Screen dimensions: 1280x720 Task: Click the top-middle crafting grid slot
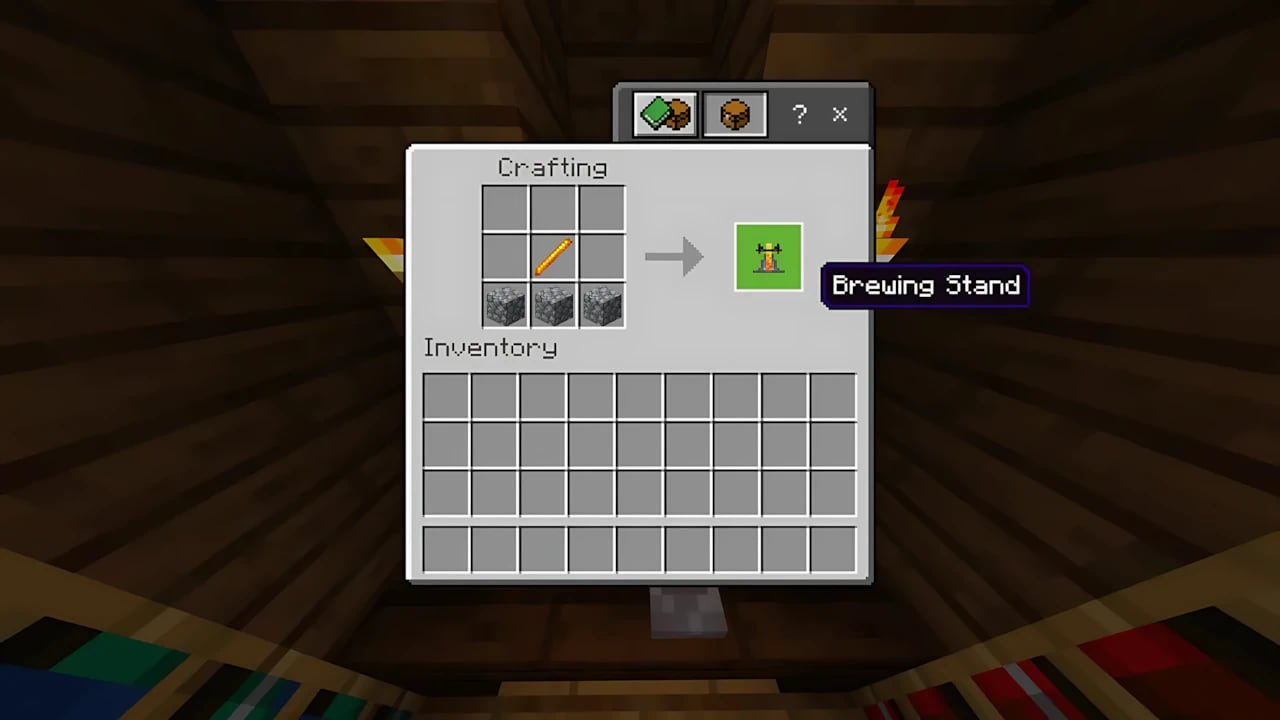coord(553,208)
